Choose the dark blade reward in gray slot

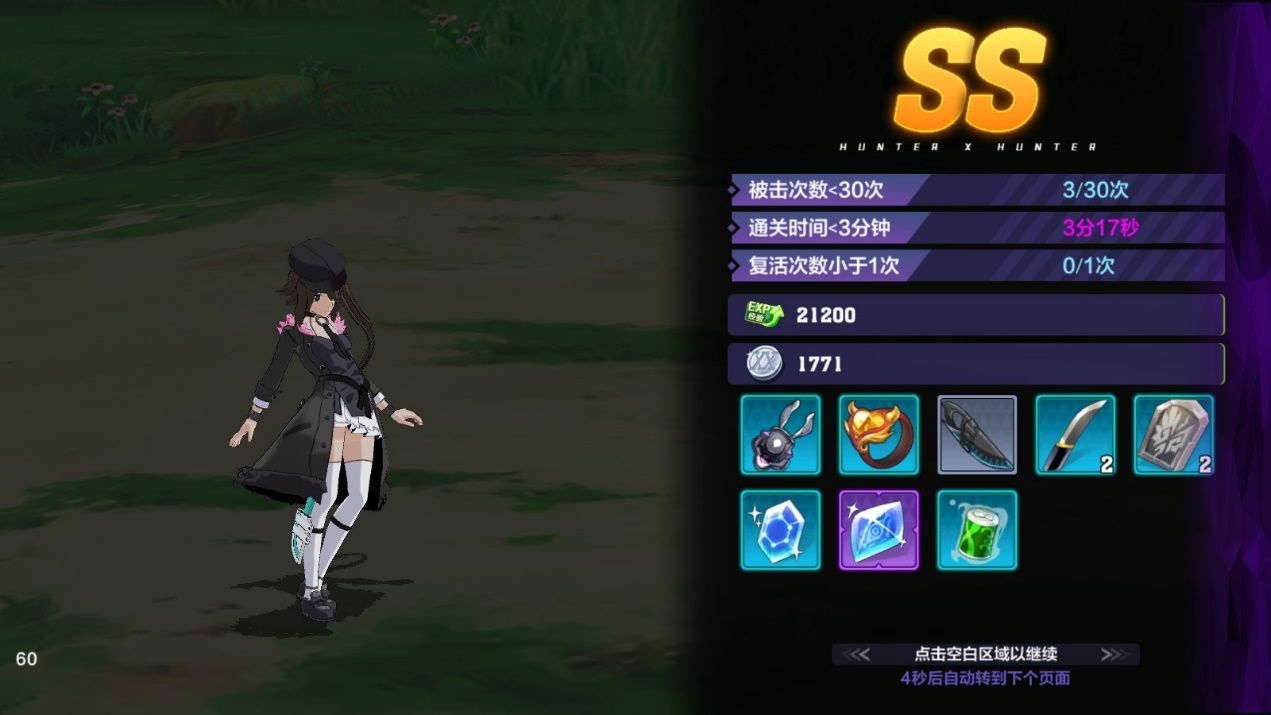977,434
